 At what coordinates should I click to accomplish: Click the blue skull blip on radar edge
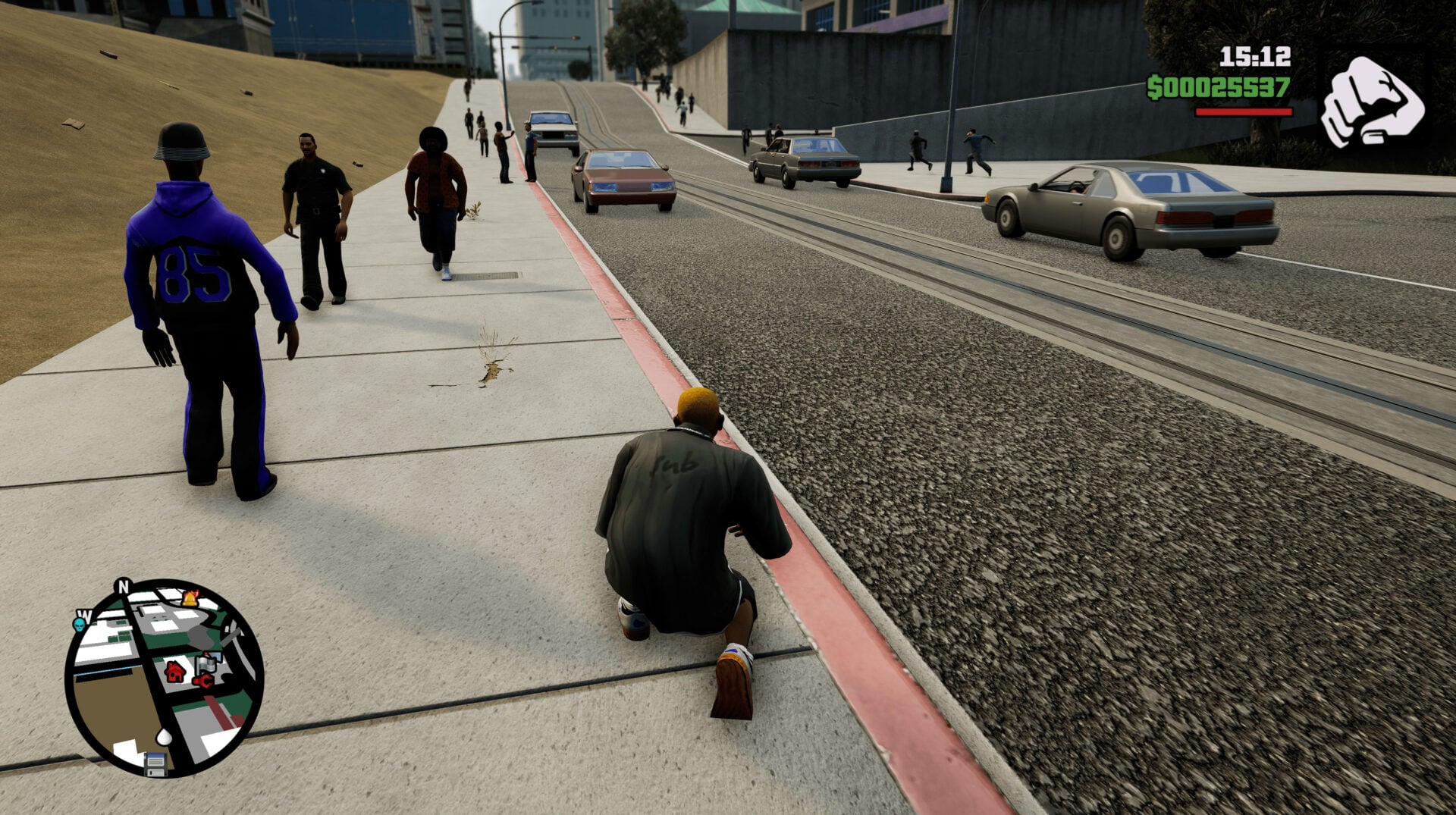pos(80,624)
